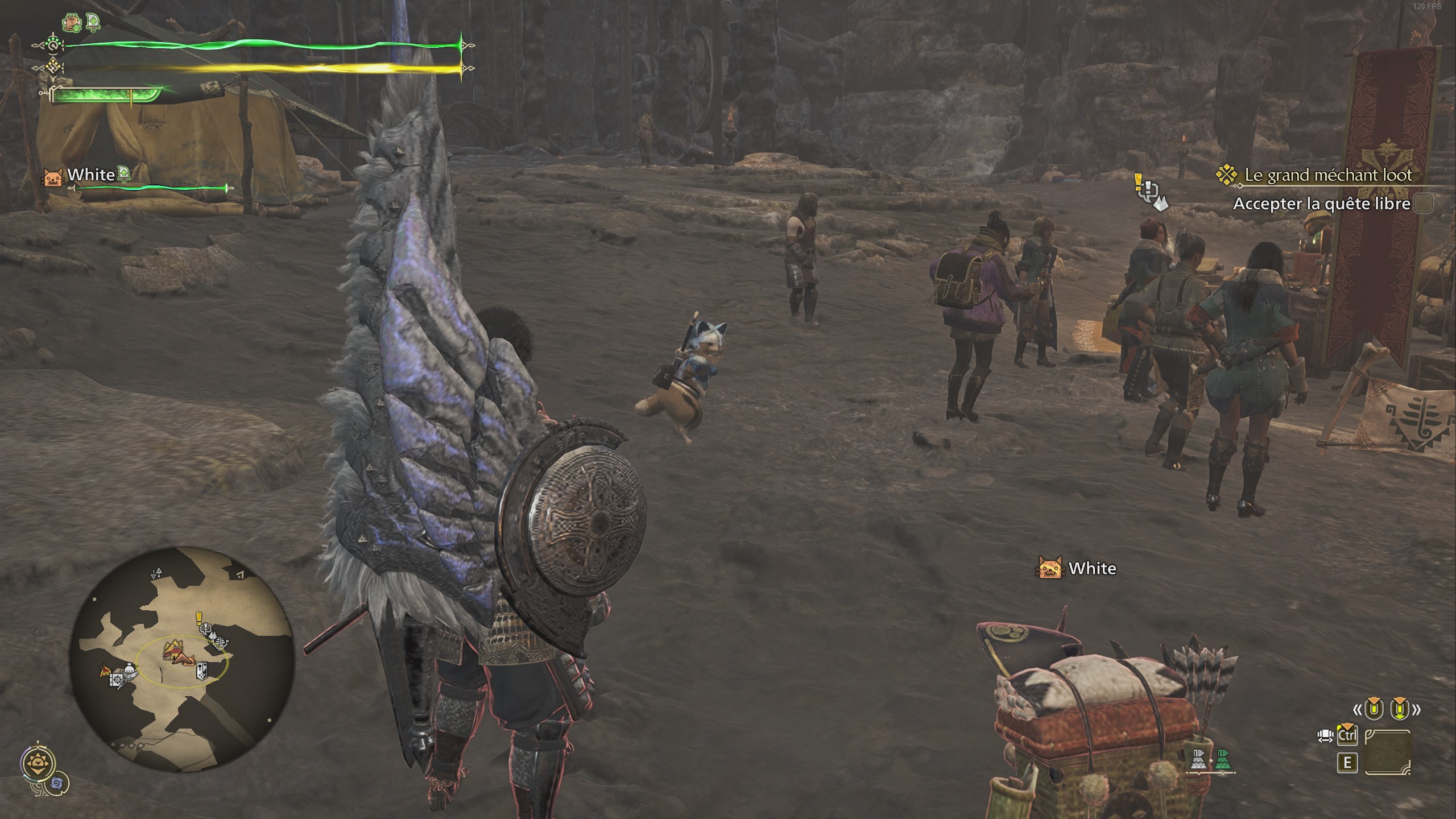
Task: Tick the Accepter la quête libre checkbox
Action: point(1423,204)
